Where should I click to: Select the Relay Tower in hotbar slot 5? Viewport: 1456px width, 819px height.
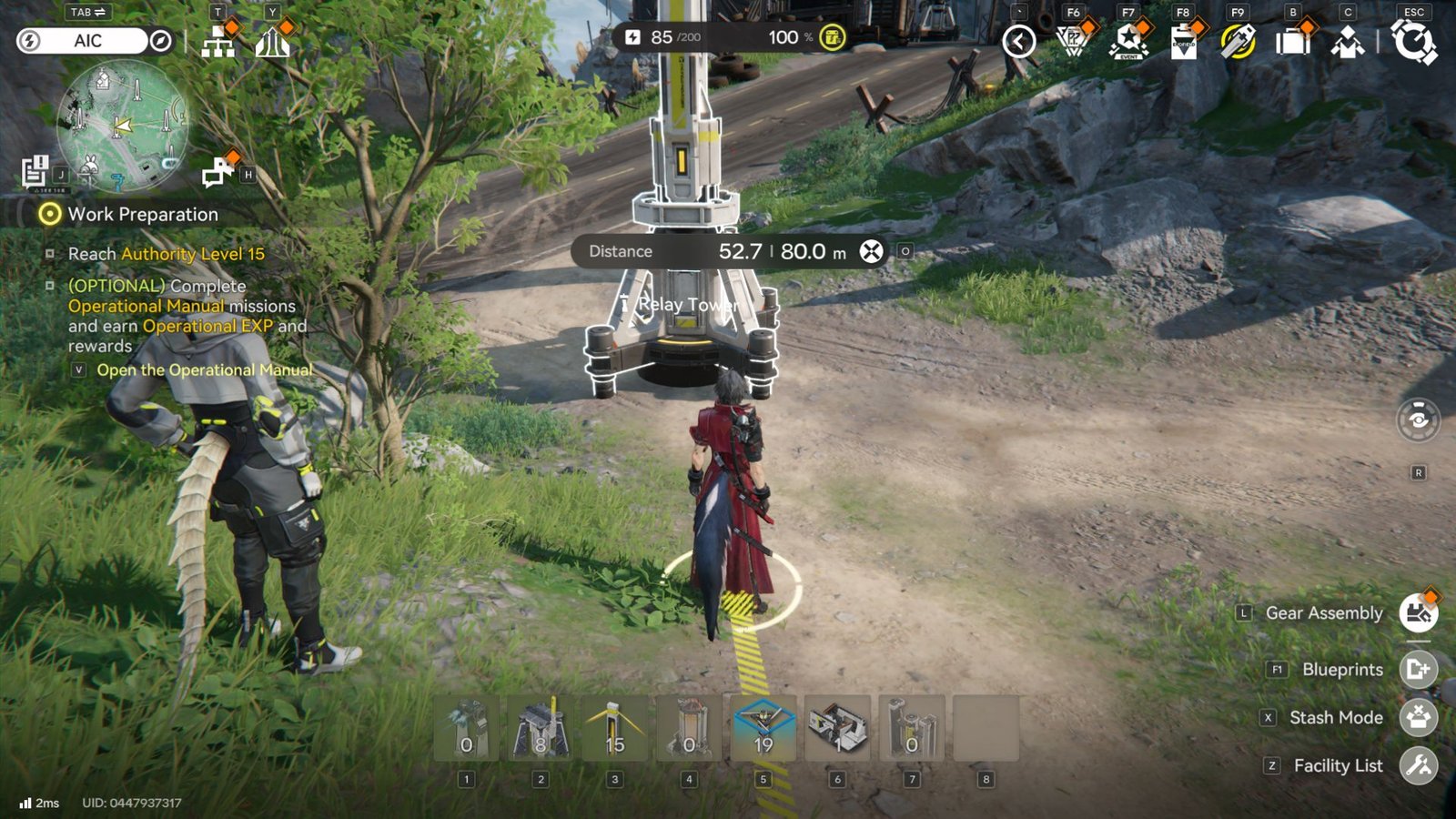click(x=763, y=728)
